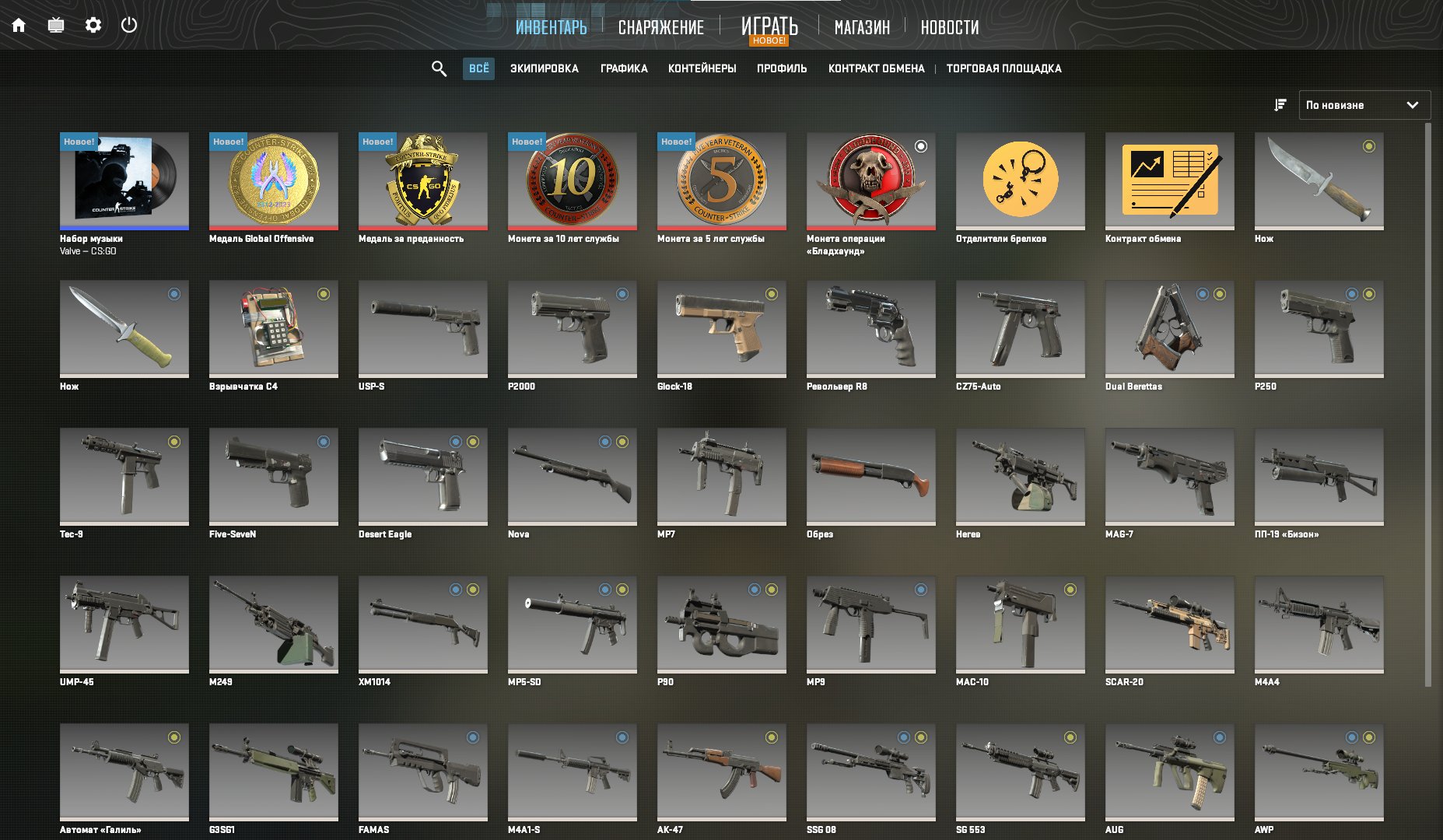The height and width of the screenshot is (840, 1443).
Task: Switch to the КОНТЕЙНЕРЫ tab
Action: [x=702, y=68]
